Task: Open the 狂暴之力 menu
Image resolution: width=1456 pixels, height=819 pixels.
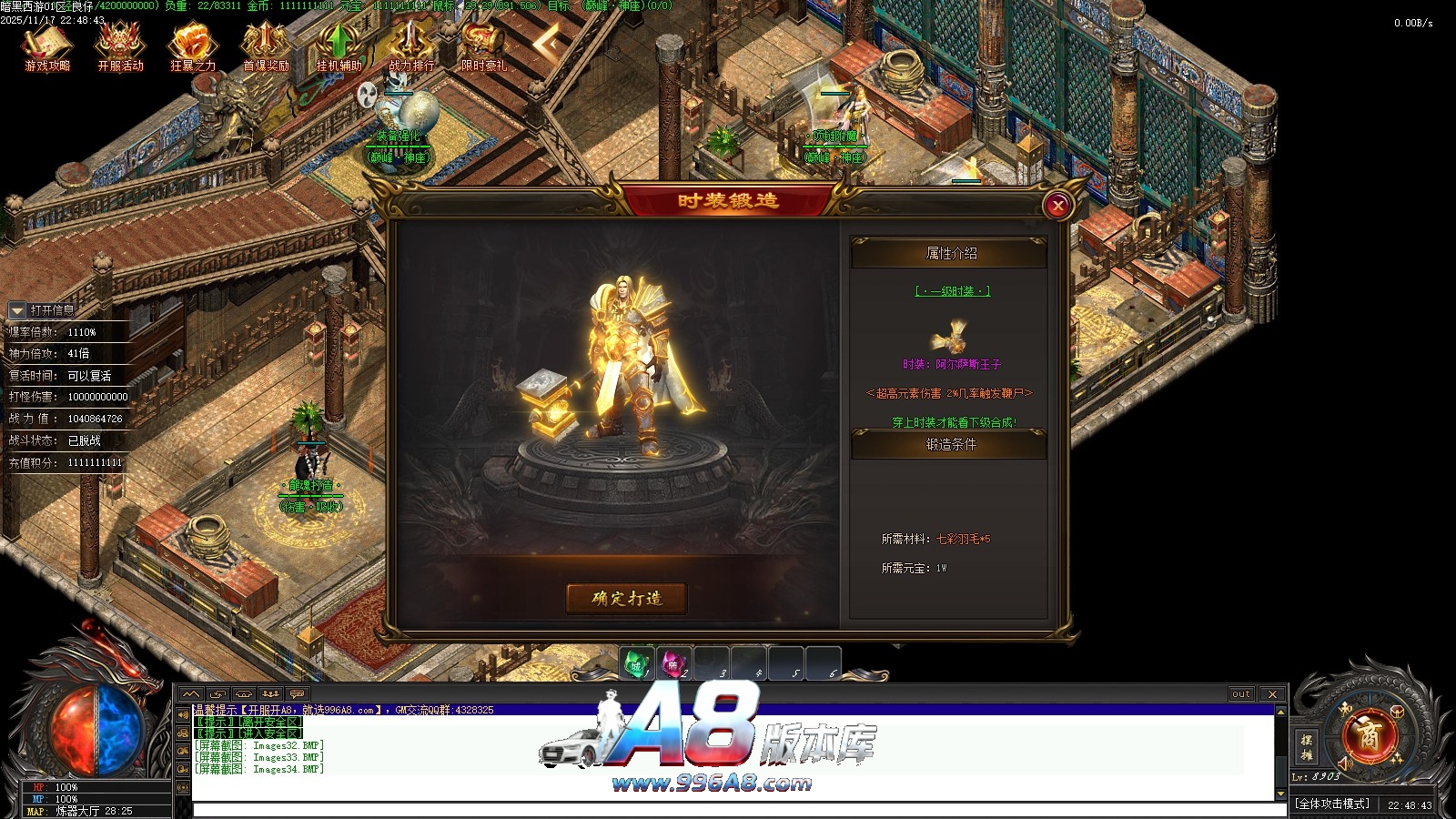Action: point(193,47)
